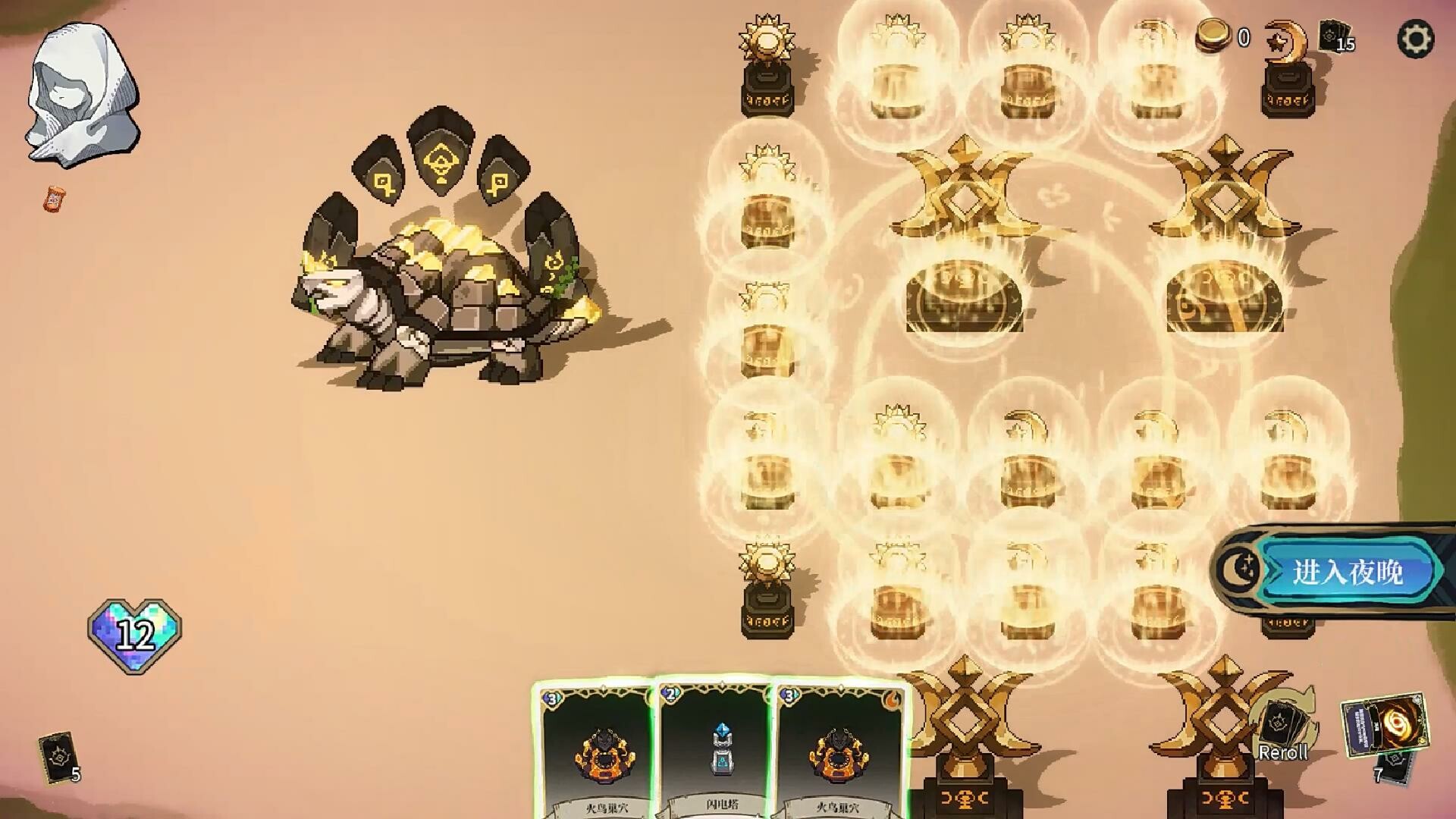Click the small potion bottle near the statue
Image resolution: width=1456 pixels, height=819 pixels.
point(53,199)
